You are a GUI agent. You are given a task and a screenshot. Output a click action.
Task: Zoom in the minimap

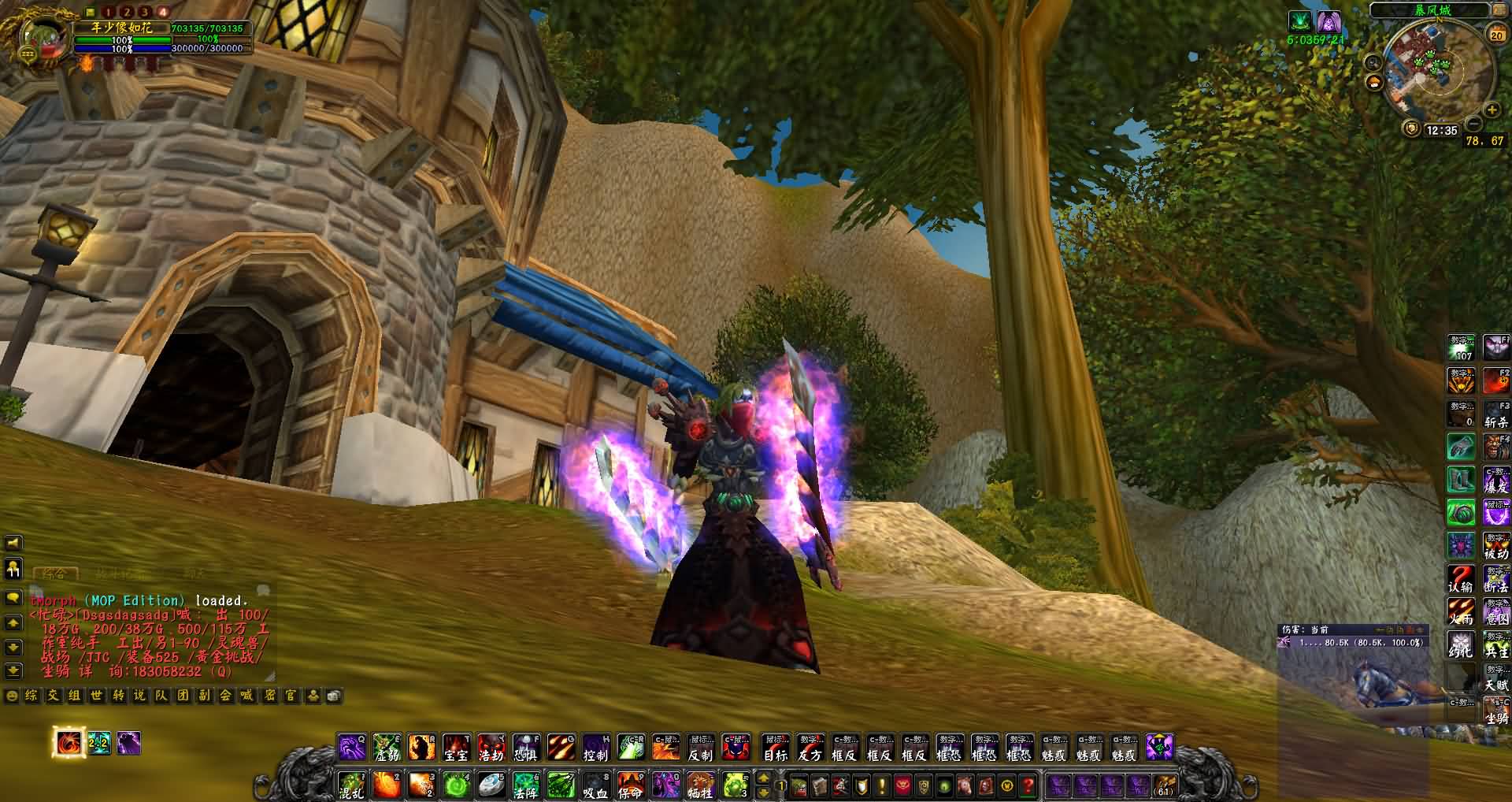[1492, 110]
